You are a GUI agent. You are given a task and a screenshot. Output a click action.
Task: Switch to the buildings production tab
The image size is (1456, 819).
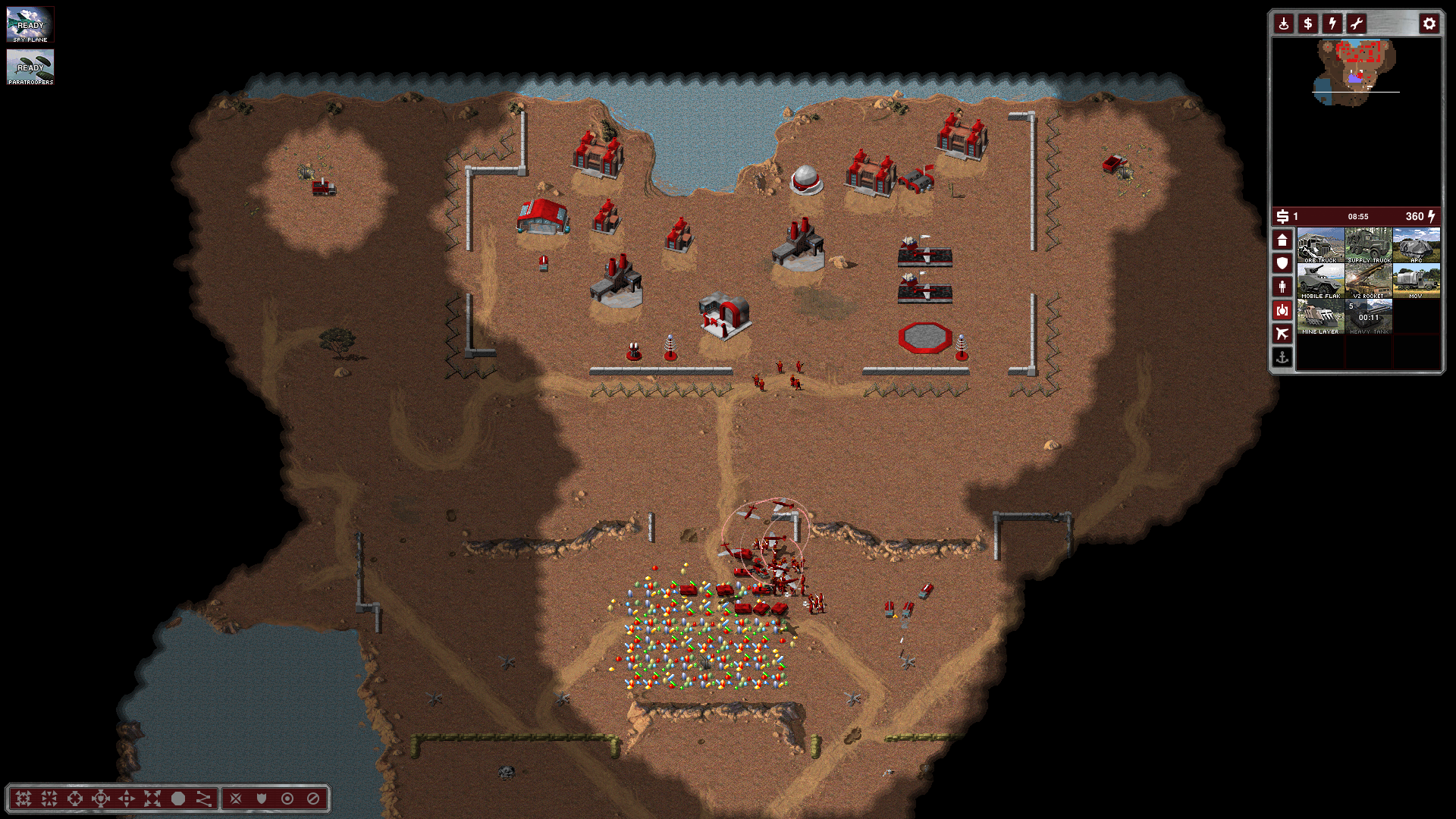point(1282,240)
